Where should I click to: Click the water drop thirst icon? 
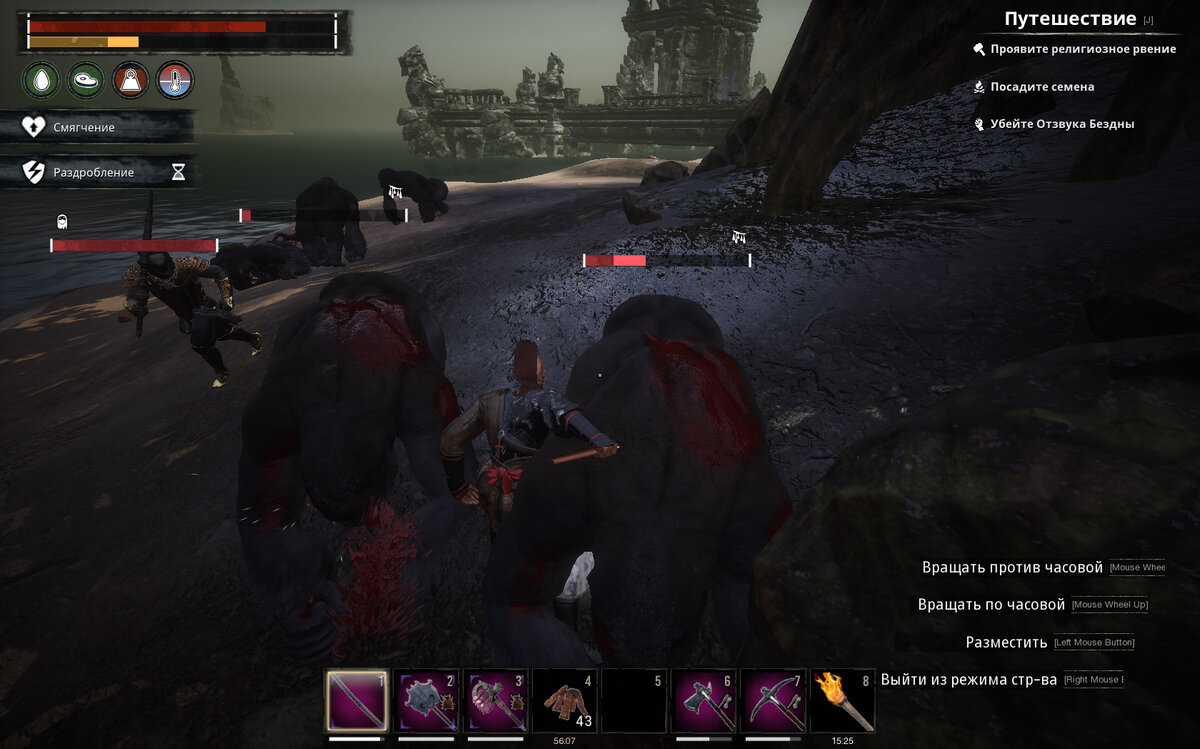(42, 79)
